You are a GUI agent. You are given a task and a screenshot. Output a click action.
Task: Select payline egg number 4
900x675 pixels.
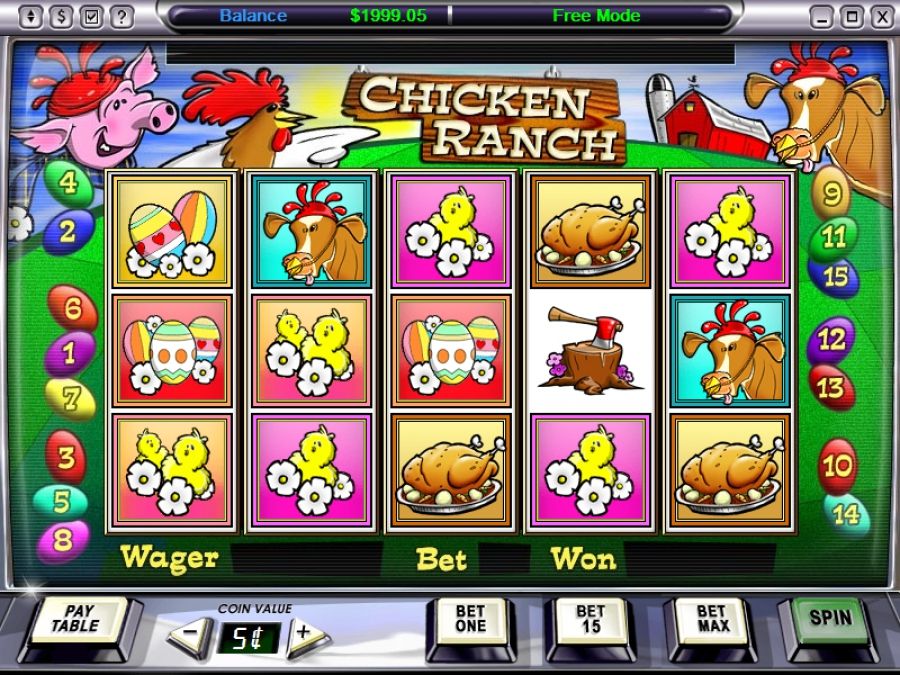click(x=68, y=183)
